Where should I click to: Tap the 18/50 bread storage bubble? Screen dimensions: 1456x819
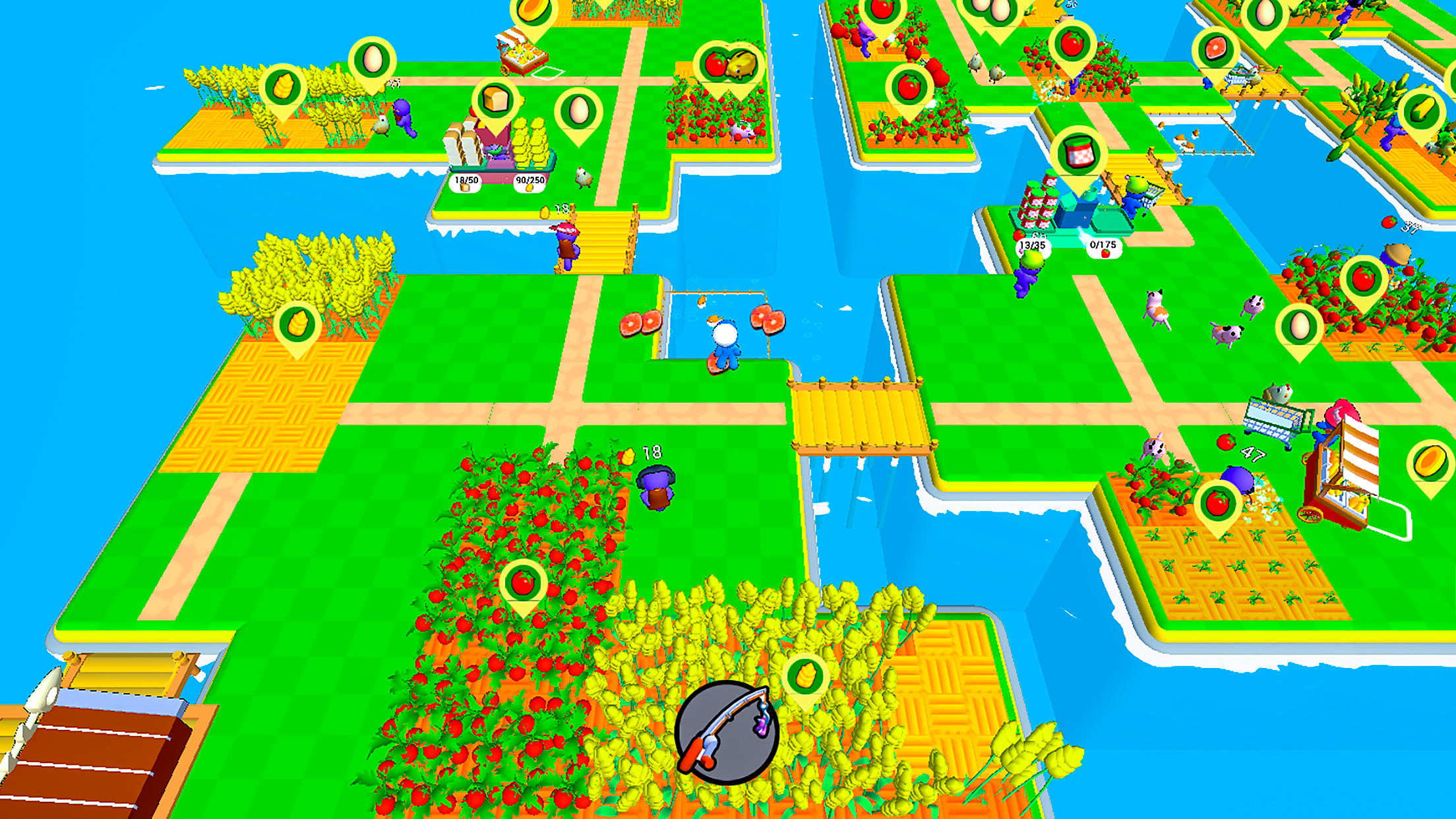[x=466, y=183]
